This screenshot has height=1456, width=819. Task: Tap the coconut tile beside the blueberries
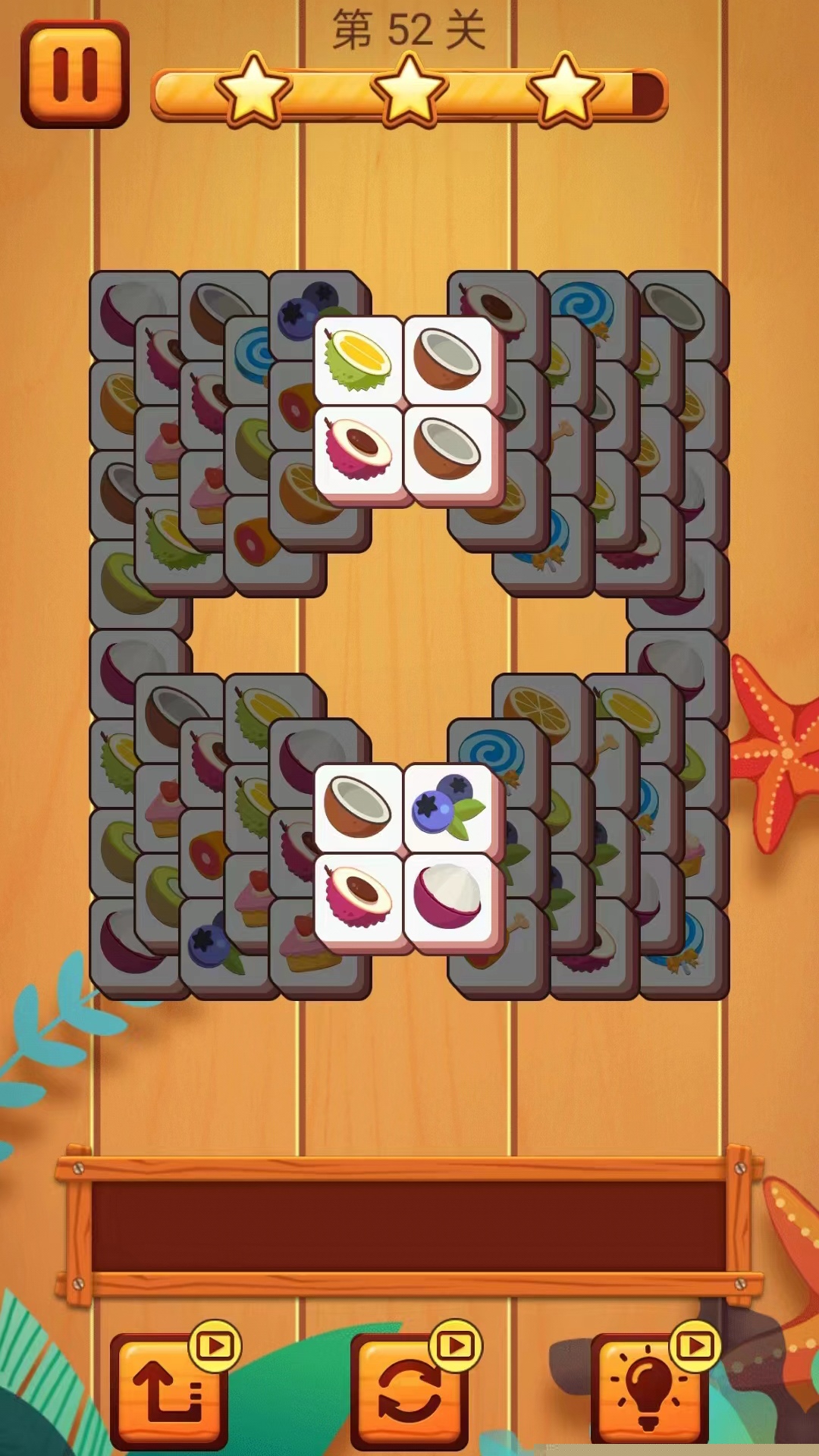pyautogui.click(x=358, y=807)
